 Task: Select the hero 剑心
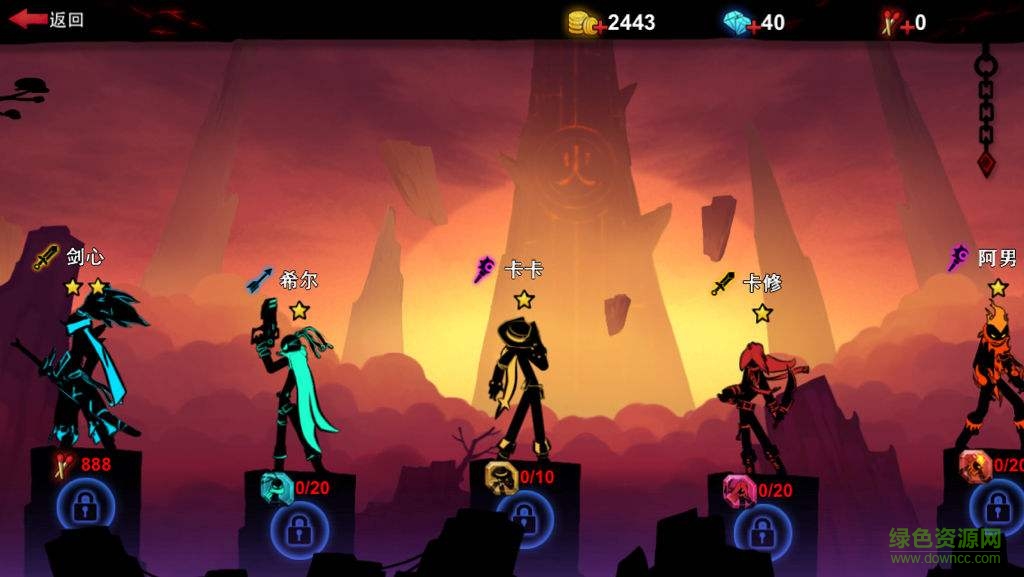[x=88, y=370]
